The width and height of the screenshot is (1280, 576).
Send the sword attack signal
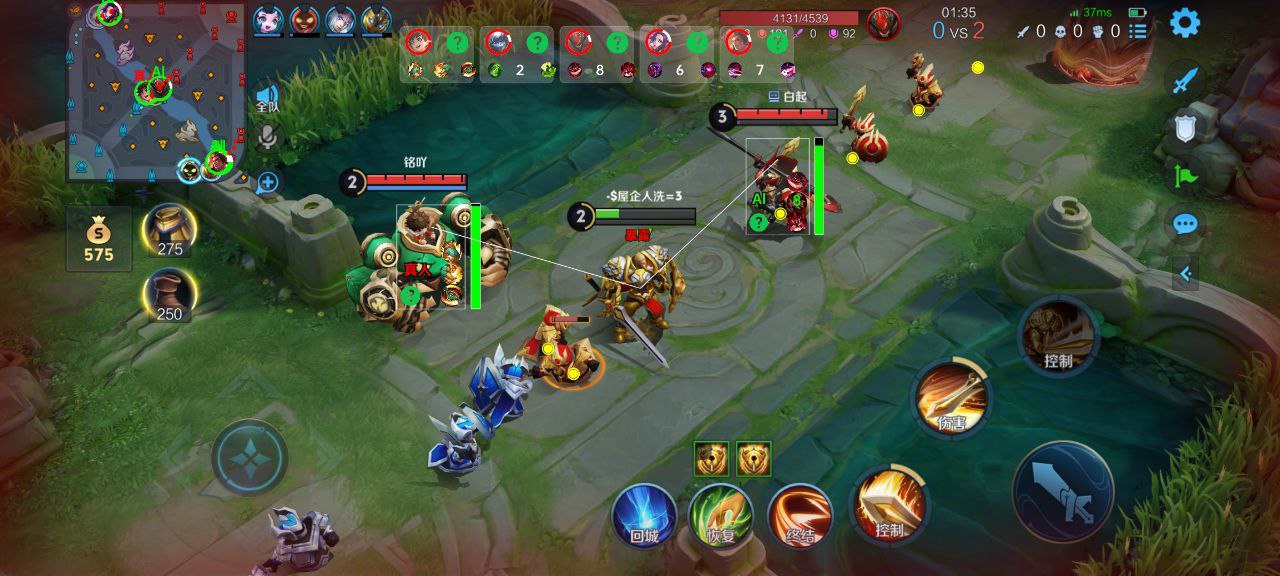tap(1185, 80)
